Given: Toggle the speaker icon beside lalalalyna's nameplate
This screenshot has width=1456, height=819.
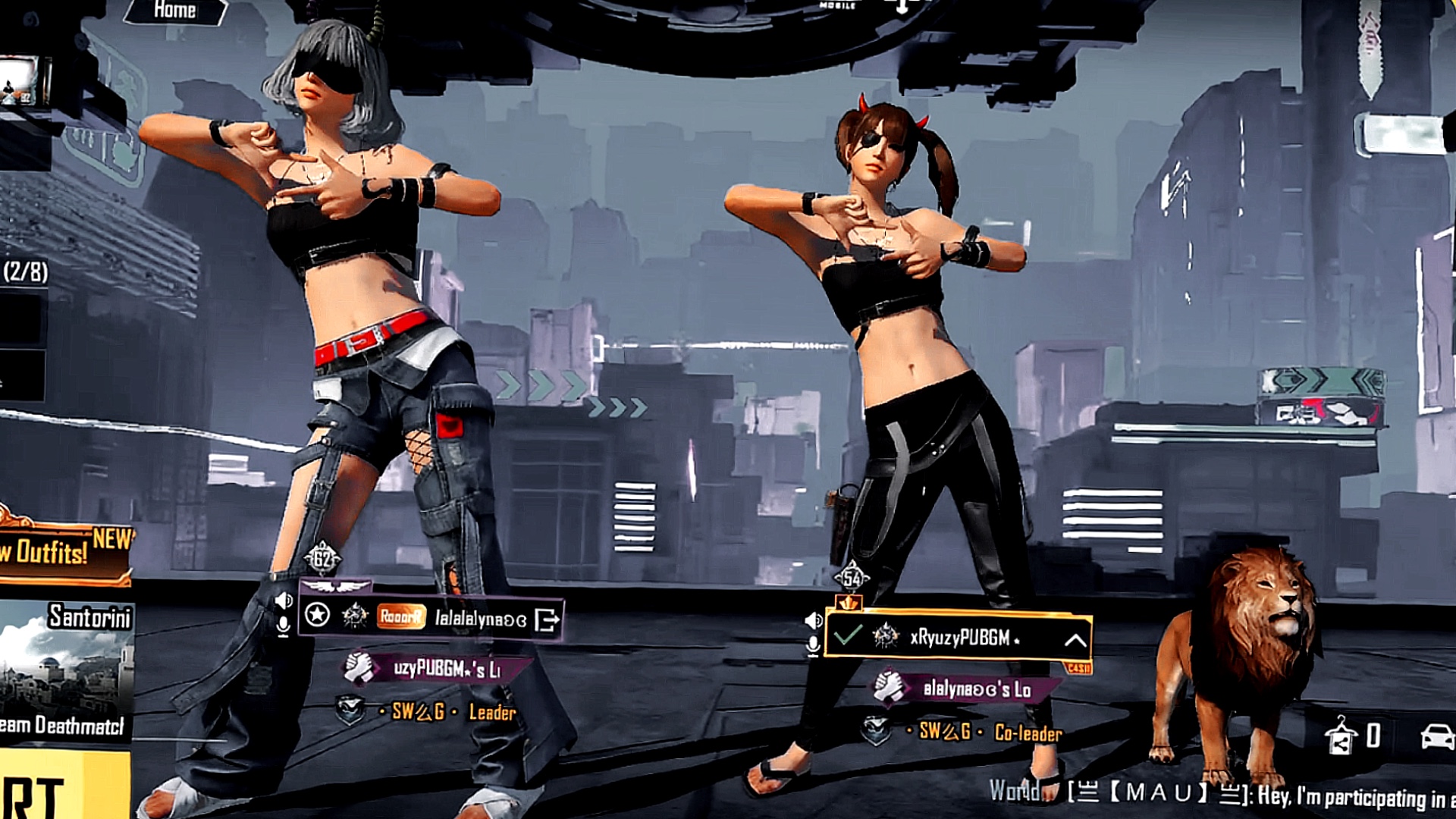Looking at the screenshot, I should pos(284,601).
